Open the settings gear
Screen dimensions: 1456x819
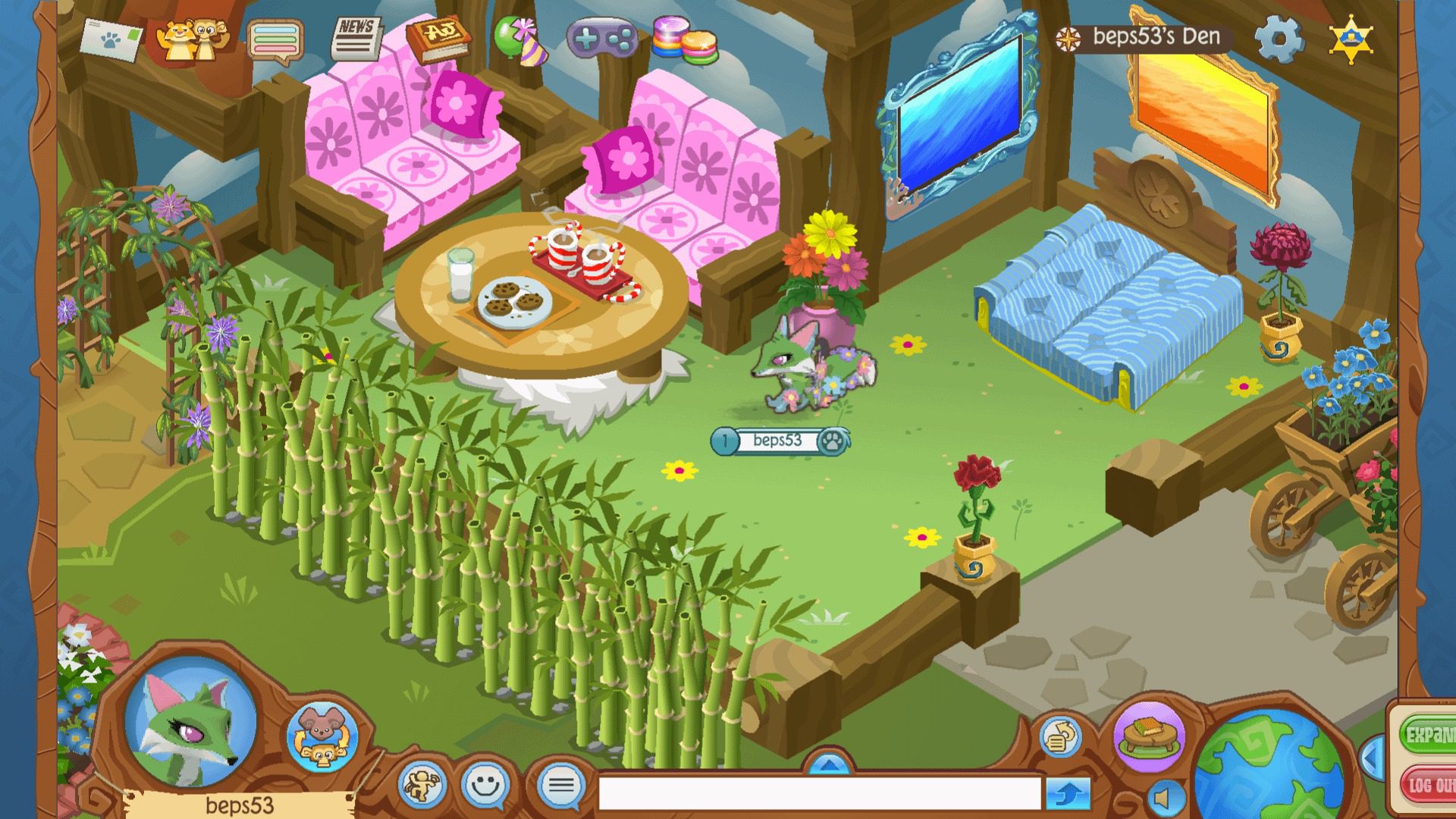[1279, 38]
